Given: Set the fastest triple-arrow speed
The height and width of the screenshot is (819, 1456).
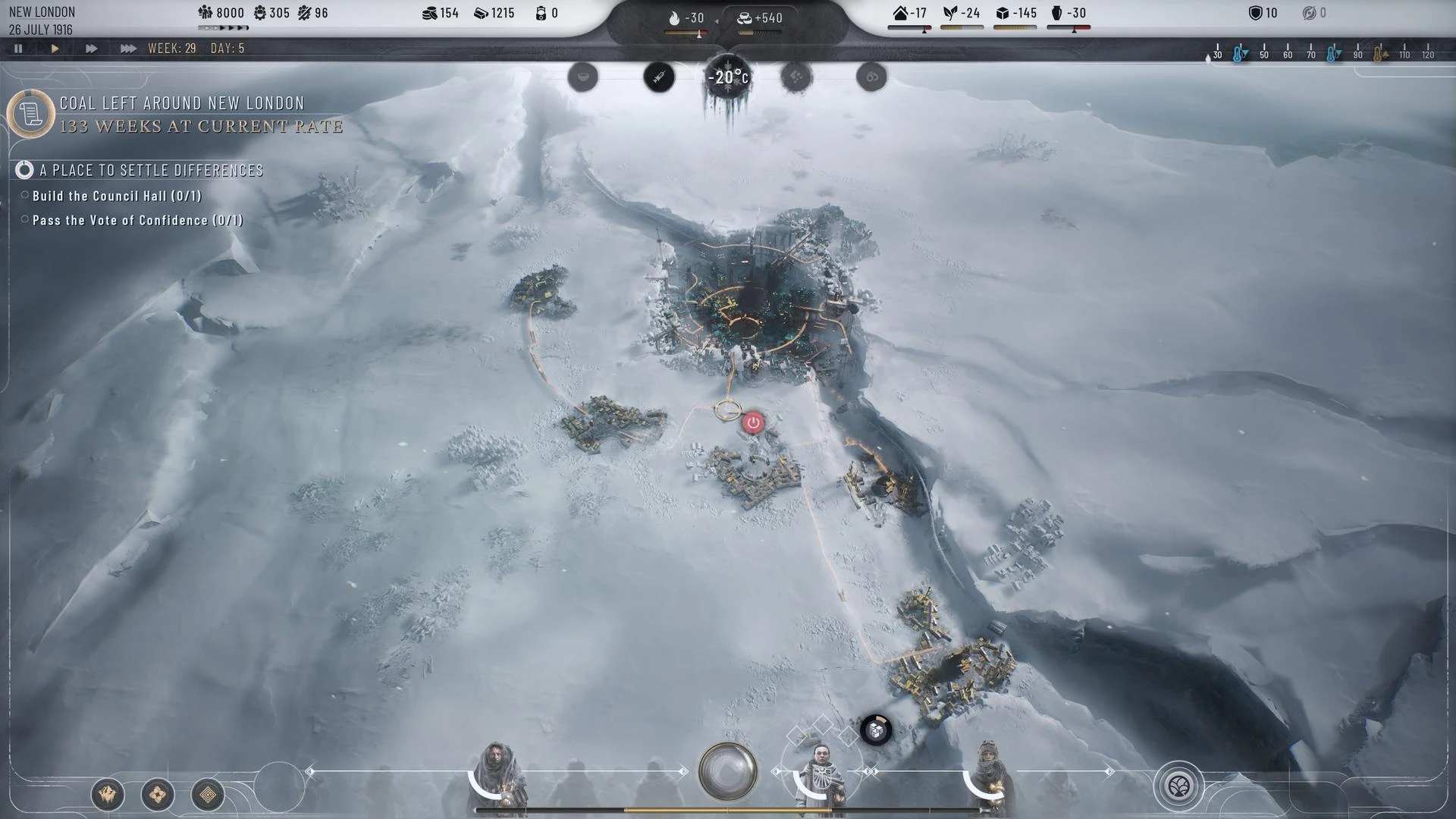Looking at the screenshot, I should pos(128,49).
